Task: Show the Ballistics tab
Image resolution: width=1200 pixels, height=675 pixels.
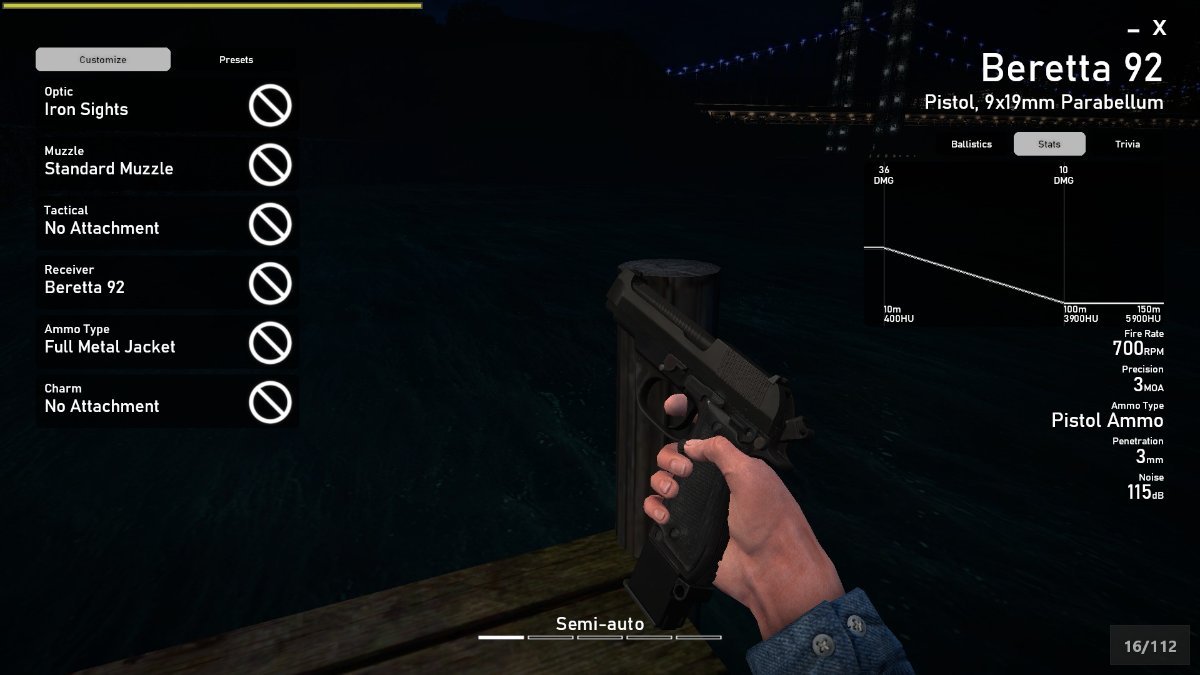Action: [x=971, y=144]
